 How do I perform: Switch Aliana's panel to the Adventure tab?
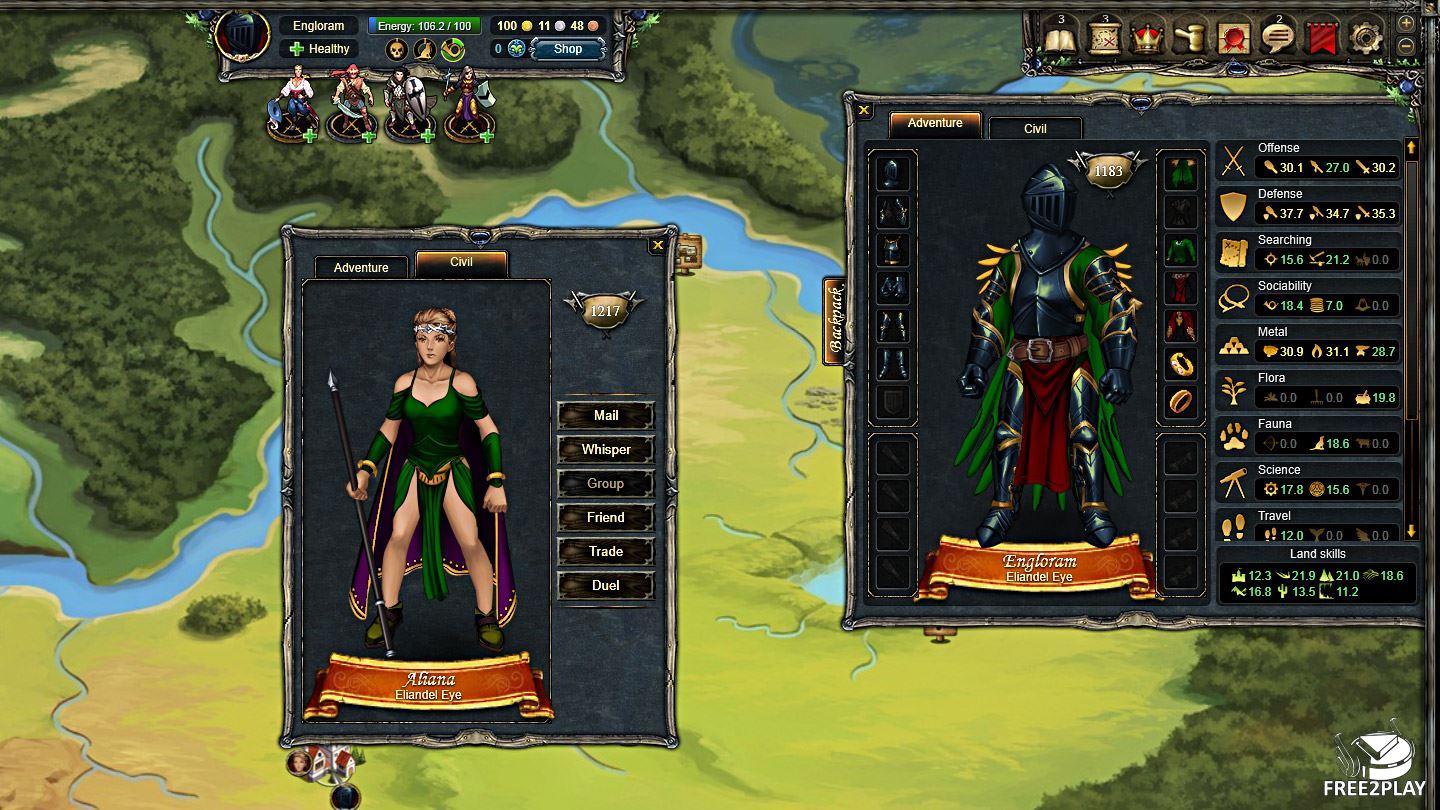pyautogui.click(x=361, y=267)
